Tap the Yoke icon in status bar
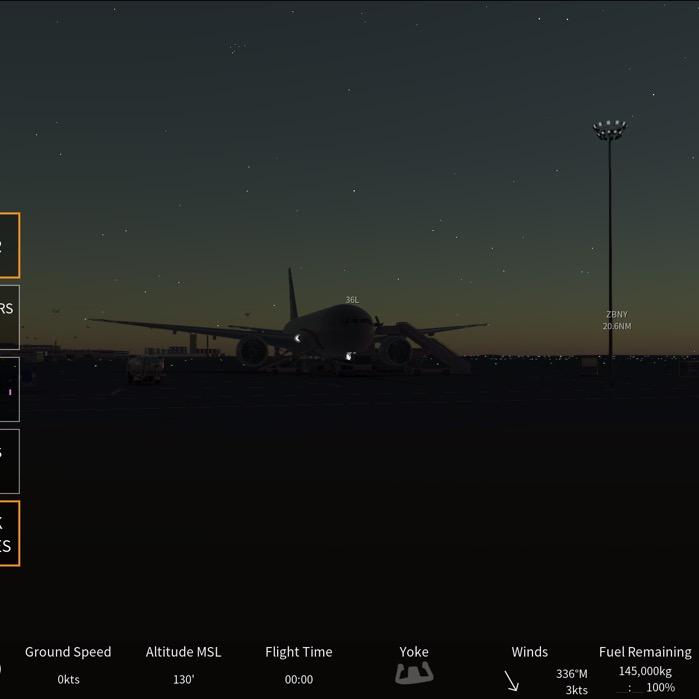This screenshot has width=699, height=699. (414, 673)
